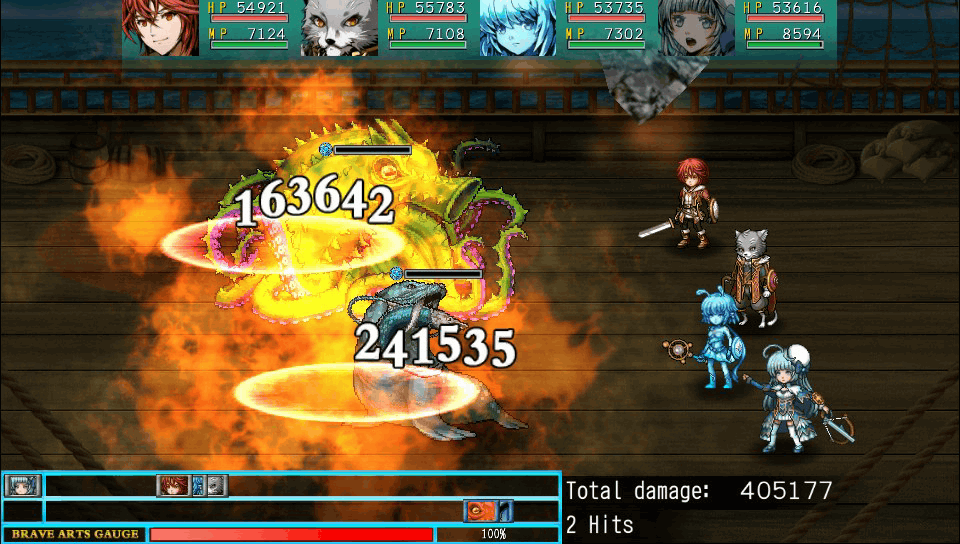
Task: Select the blue-skinned girl's portrait
Action: [518, 27]
